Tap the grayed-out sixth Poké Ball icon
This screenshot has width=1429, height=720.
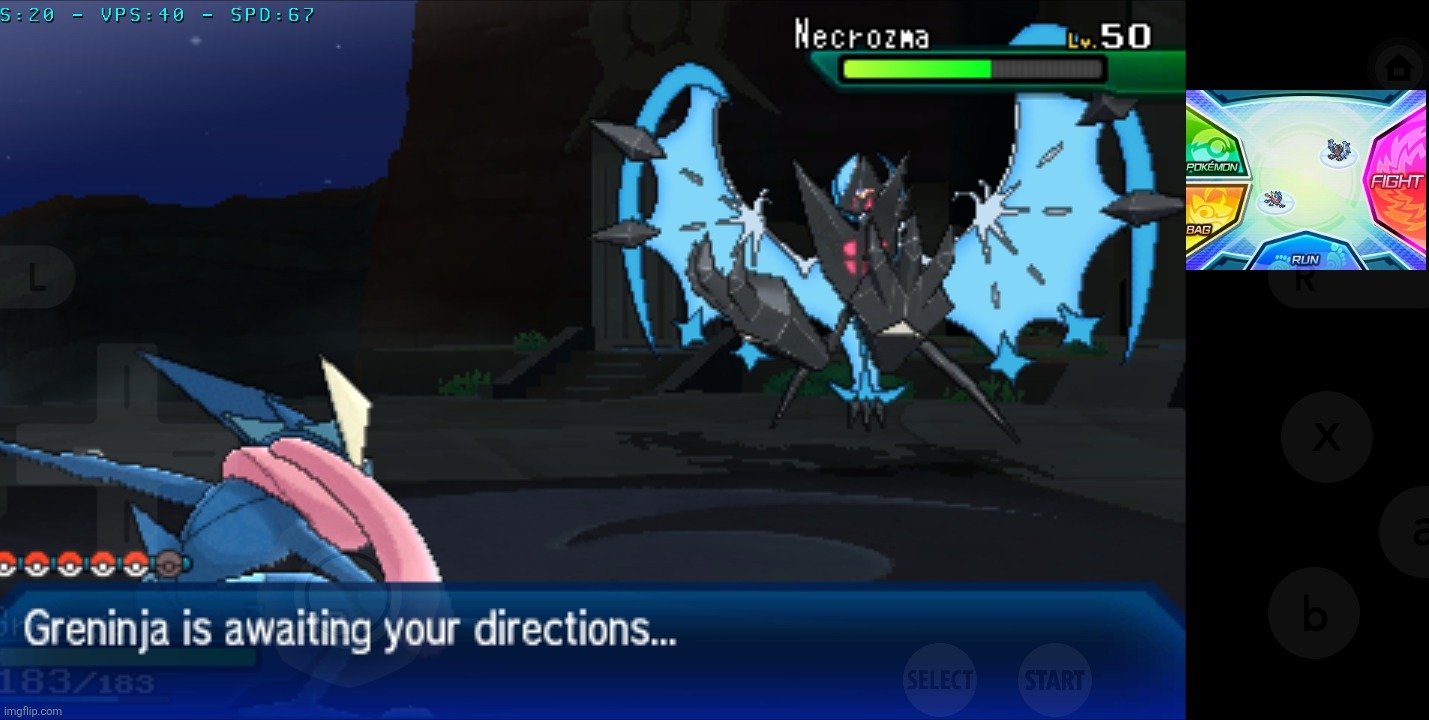(x=167, y=563)
